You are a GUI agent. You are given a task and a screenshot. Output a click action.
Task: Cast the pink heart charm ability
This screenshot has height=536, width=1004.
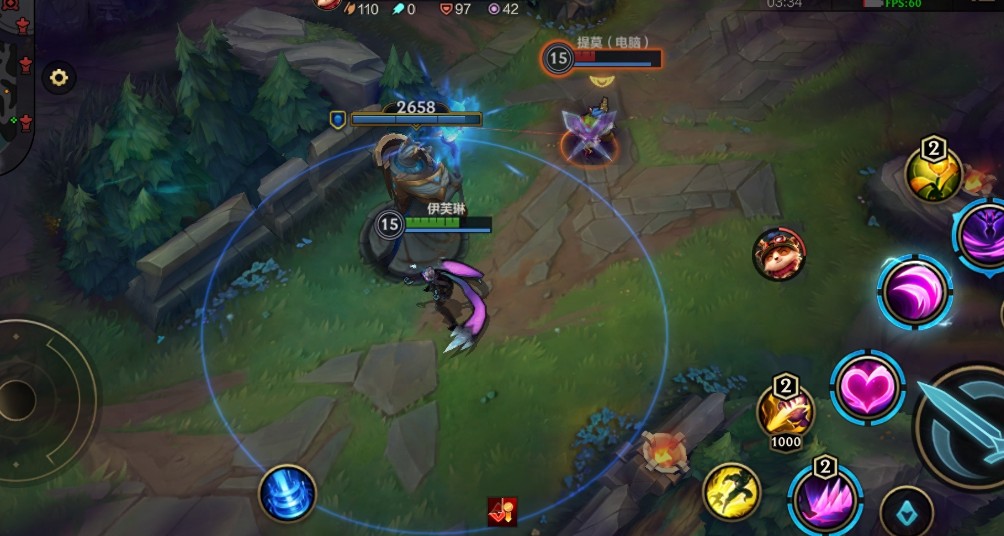867,388
